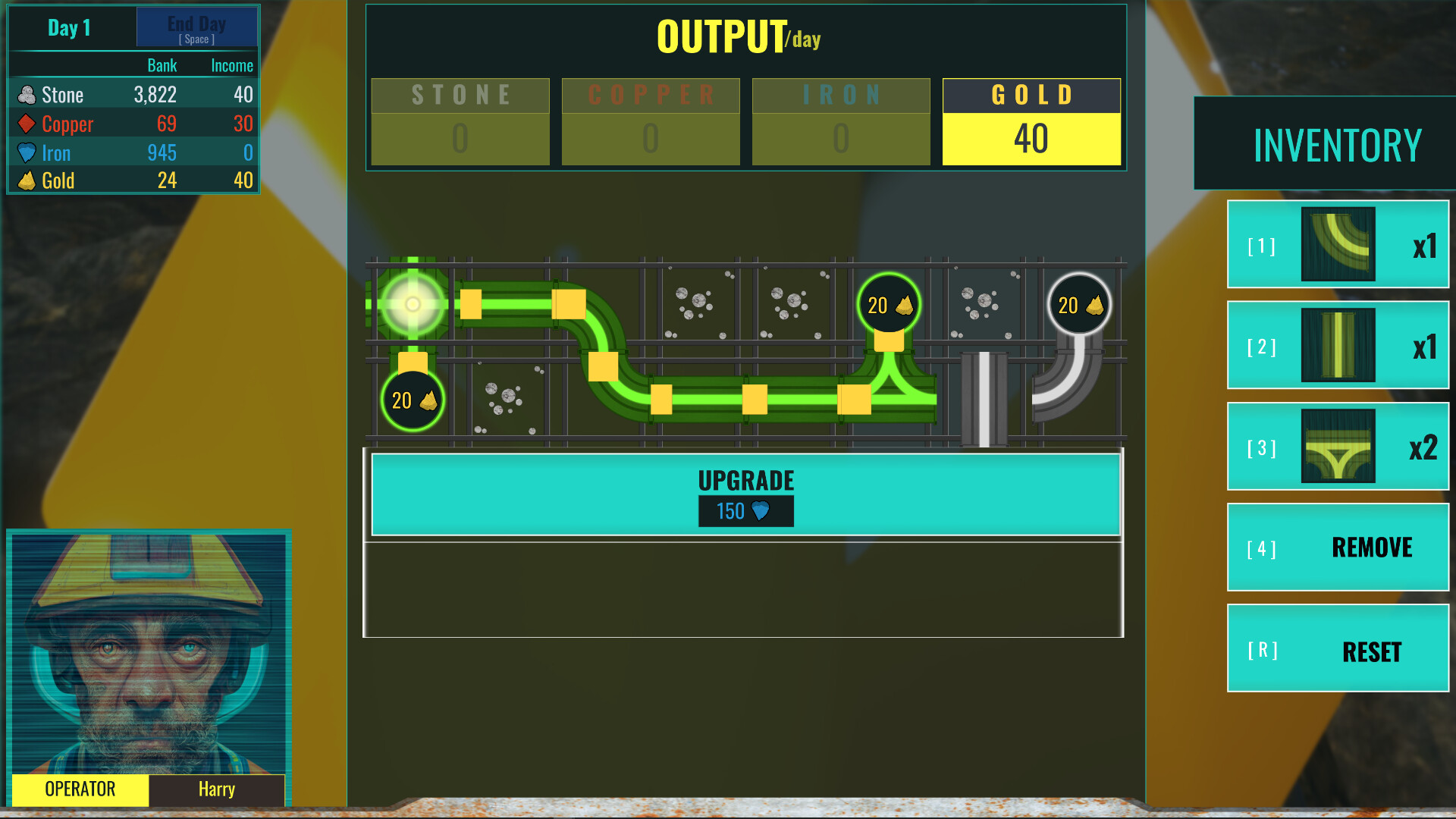This screenshot has height=819, width=1456.
Task: Click the Stone icon in the resource list
Action: [27, 94]
